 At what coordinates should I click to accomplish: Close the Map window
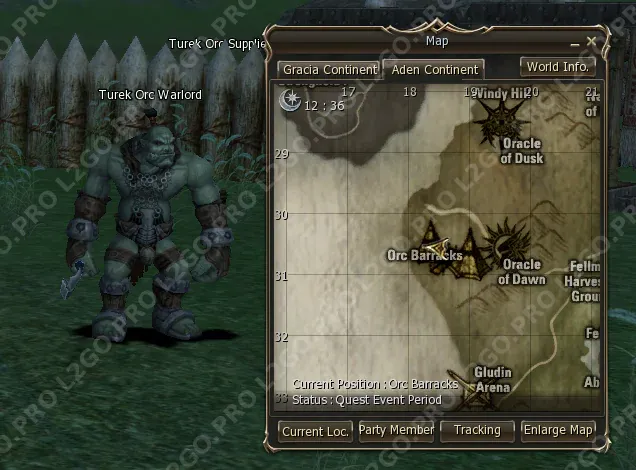point(591,42)
